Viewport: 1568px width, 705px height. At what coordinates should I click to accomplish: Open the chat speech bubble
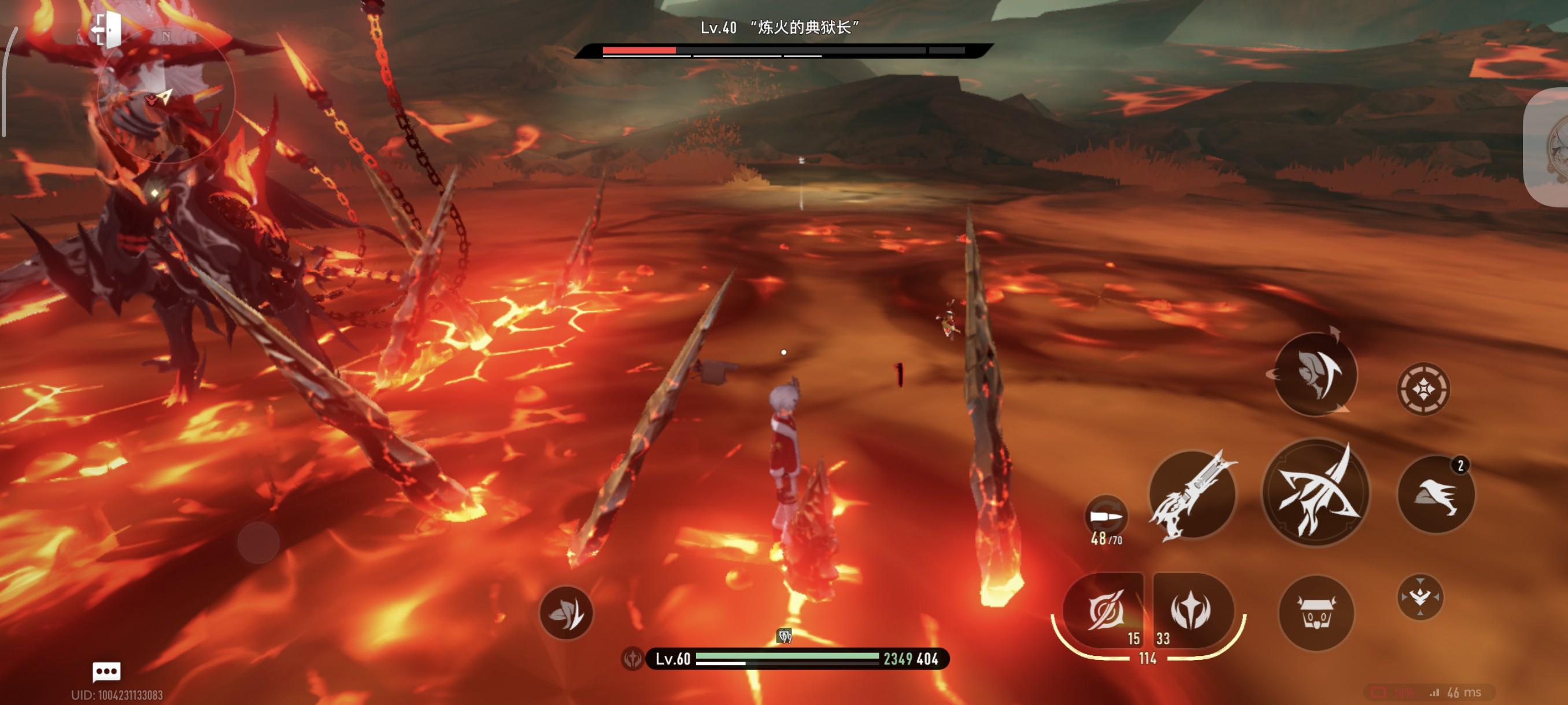point(106,671)
